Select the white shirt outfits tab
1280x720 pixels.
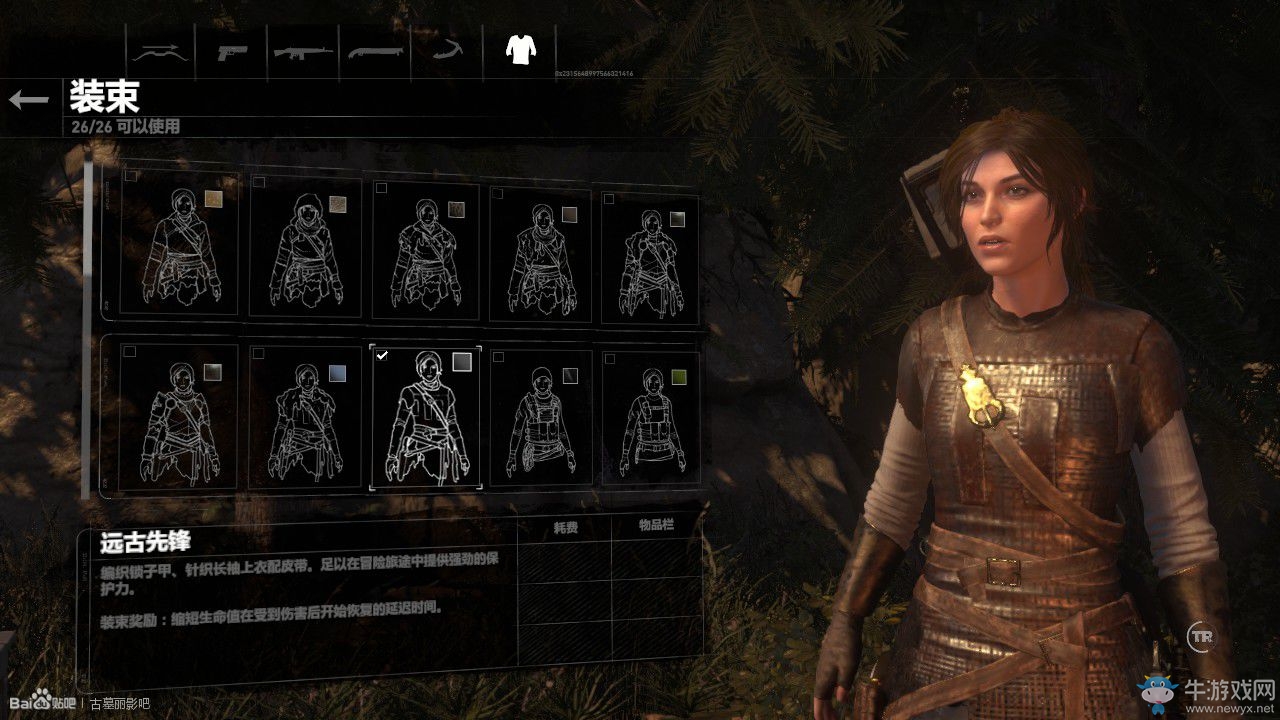(x=519, y=49)
